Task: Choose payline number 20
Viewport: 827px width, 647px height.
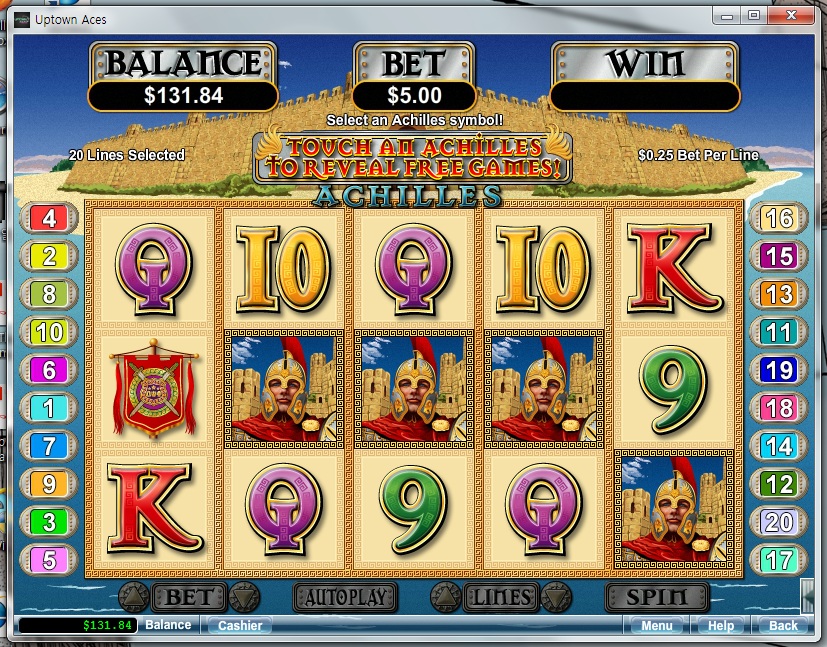Action: 778,521
